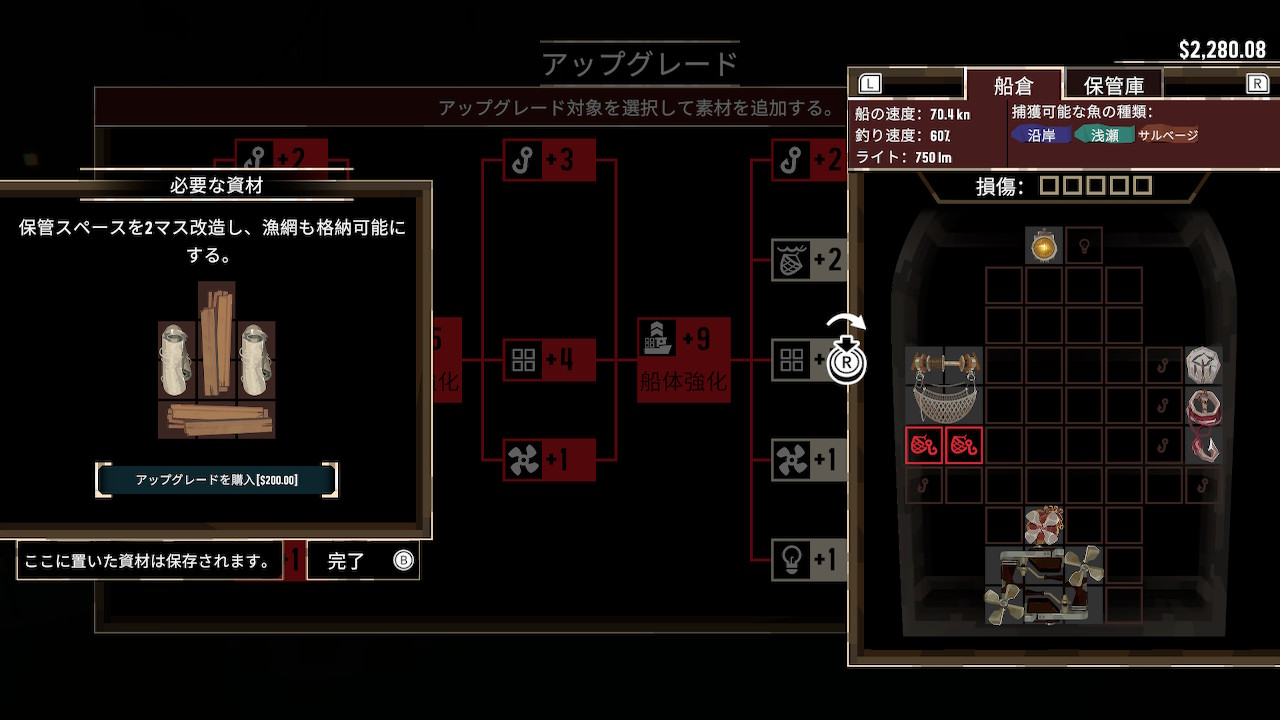Select the lantern light in the cargo

(1044, 245)
